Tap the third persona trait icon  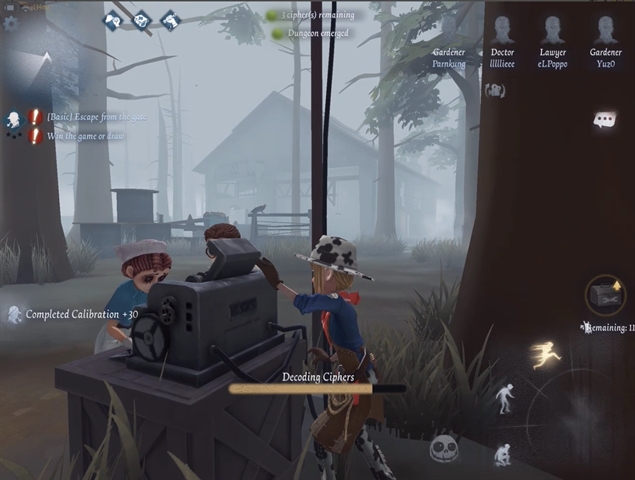(x=170, y=18)
